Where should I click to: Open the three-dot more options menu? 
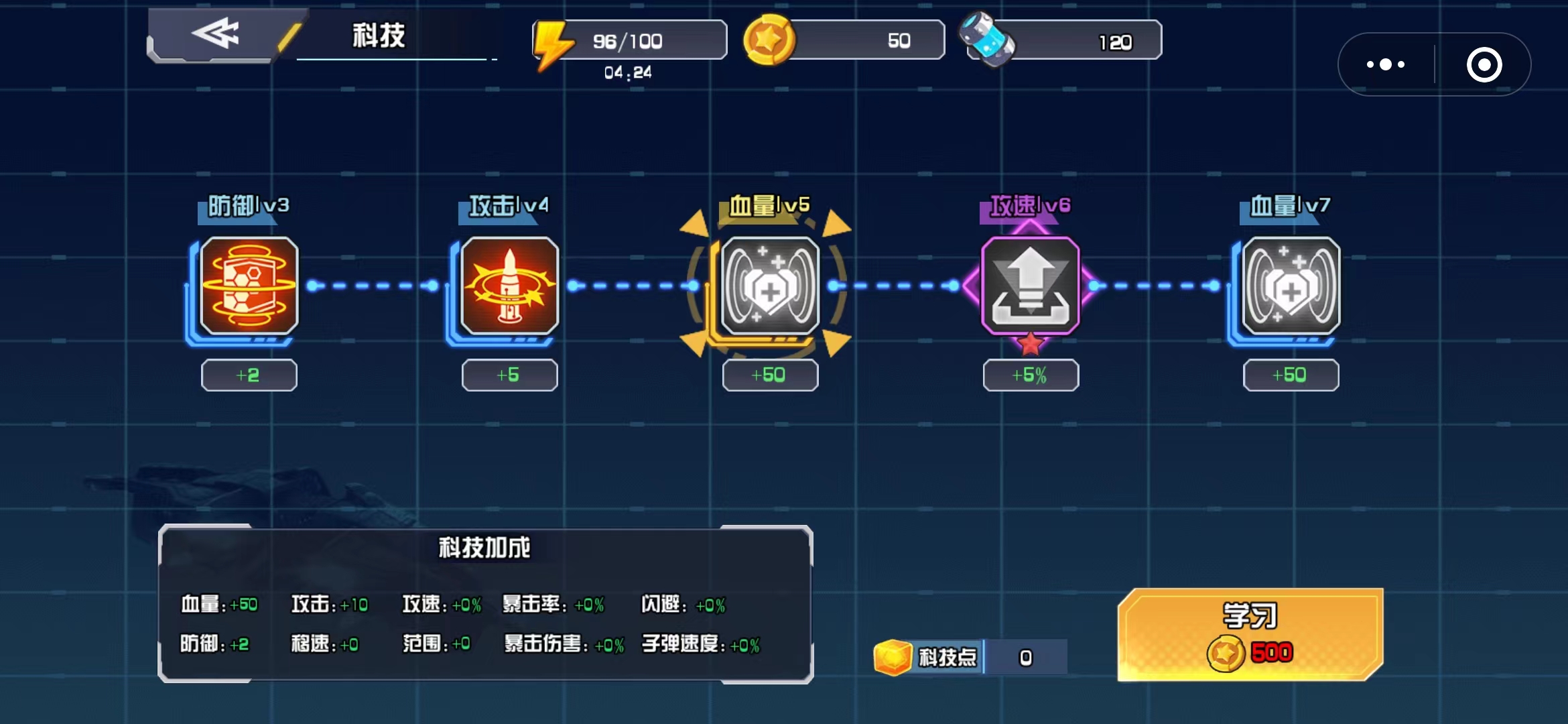click(x=1386, y=64)
